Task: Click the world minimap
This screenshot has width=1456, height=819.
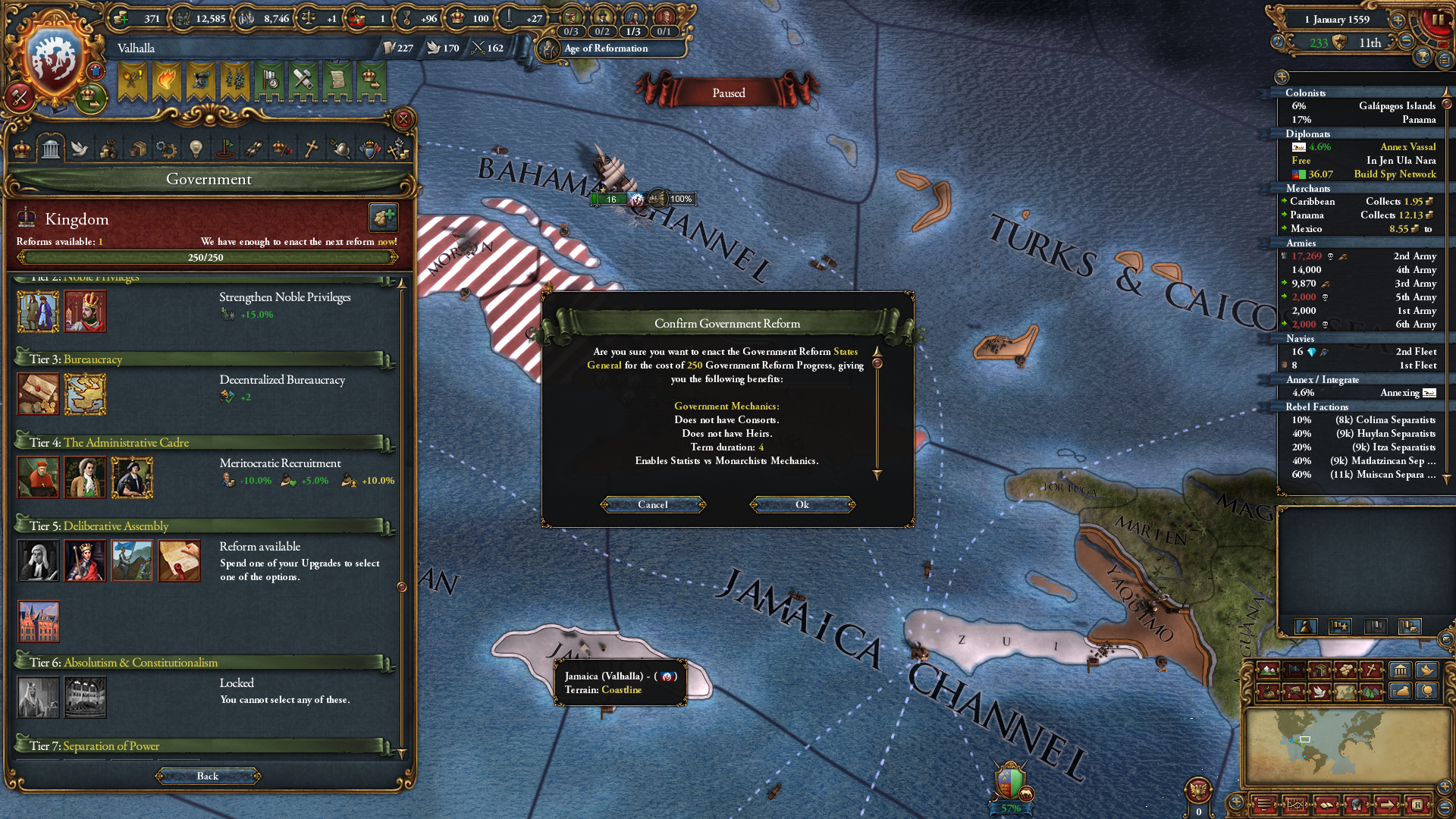Action: (1348, 745)
